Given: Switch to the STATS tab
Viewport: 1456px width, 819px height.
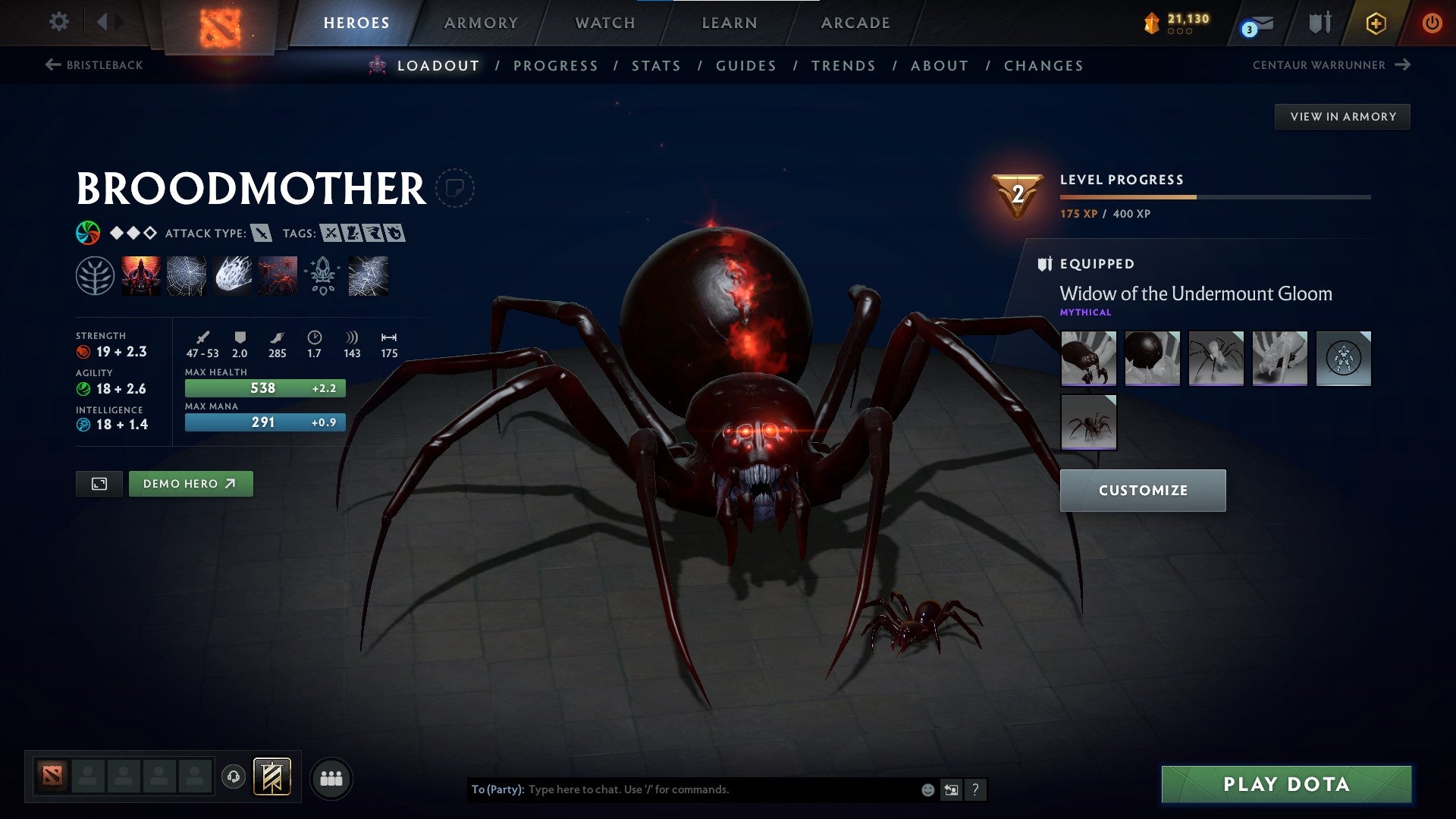Looking at the screenshot, I should (x=657, y=66).
